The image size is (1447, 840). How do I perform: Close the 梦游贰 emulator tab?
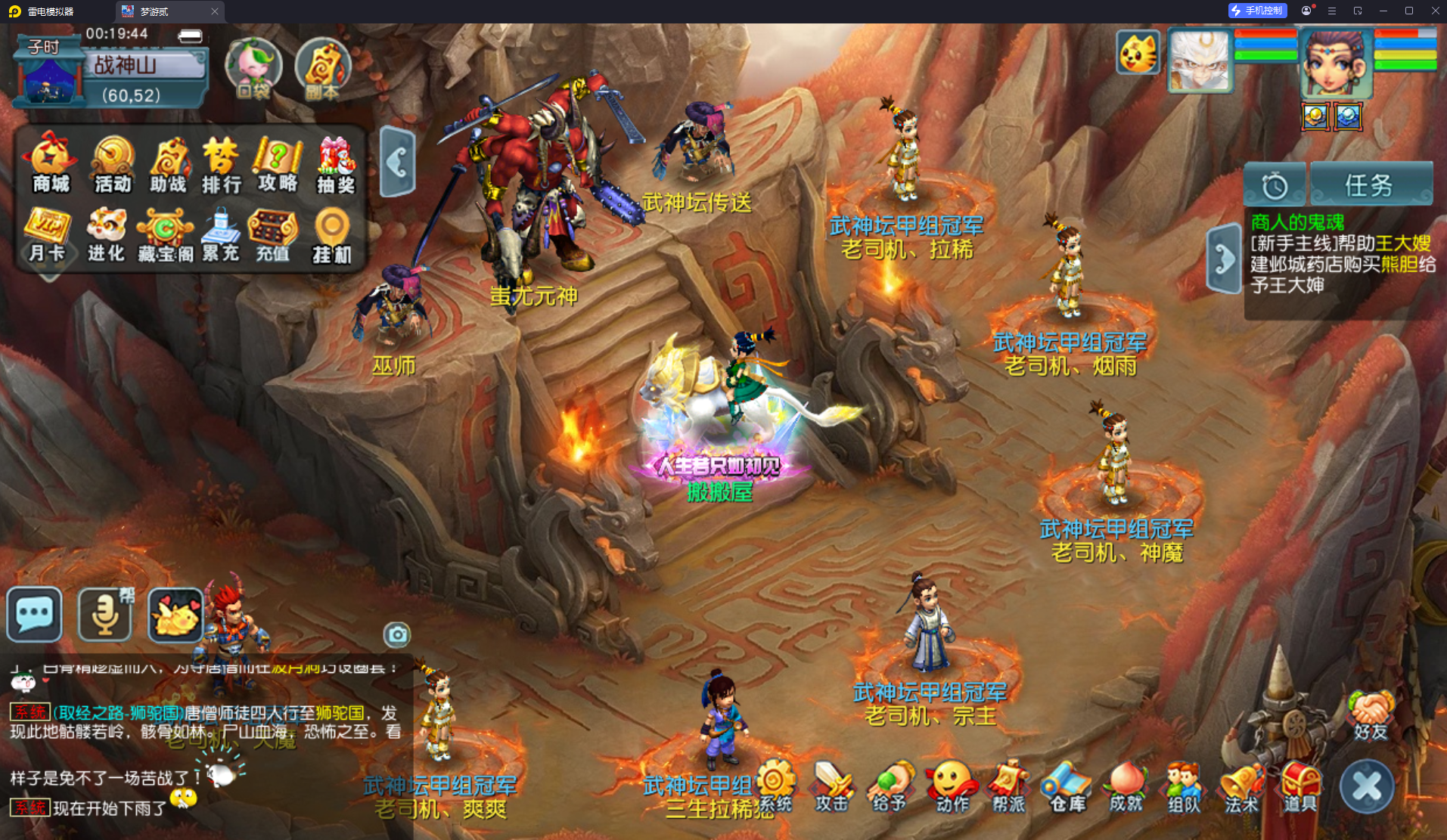(x=215, y=11)
